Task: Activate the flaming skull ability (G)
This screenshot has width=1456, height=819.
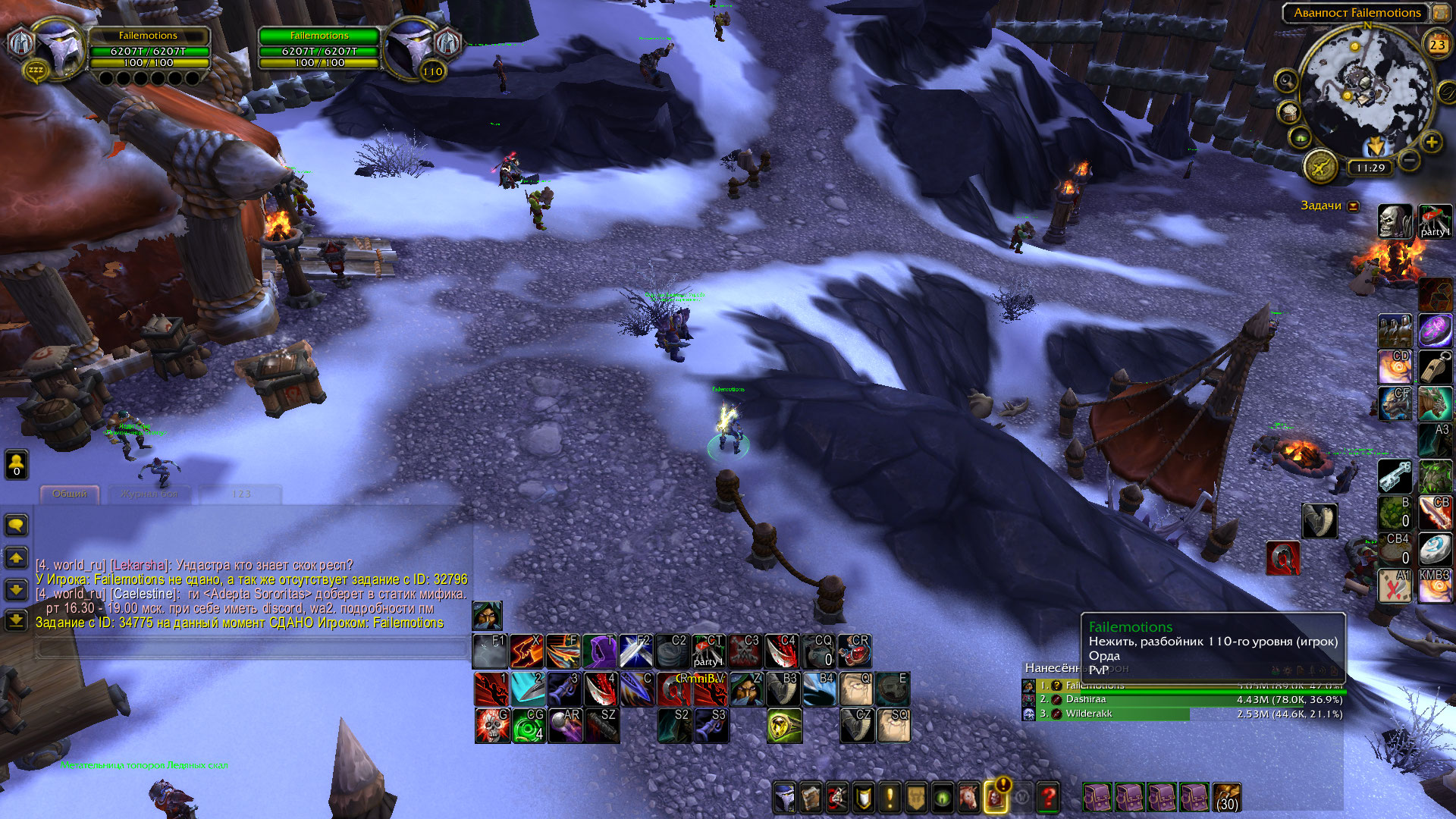Action: coord(492,725)
